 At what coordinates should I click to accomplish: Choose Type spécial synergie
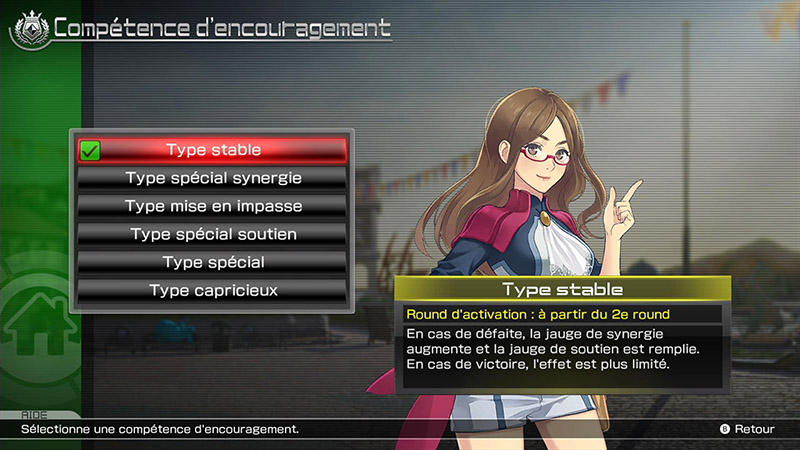[213, 178]
